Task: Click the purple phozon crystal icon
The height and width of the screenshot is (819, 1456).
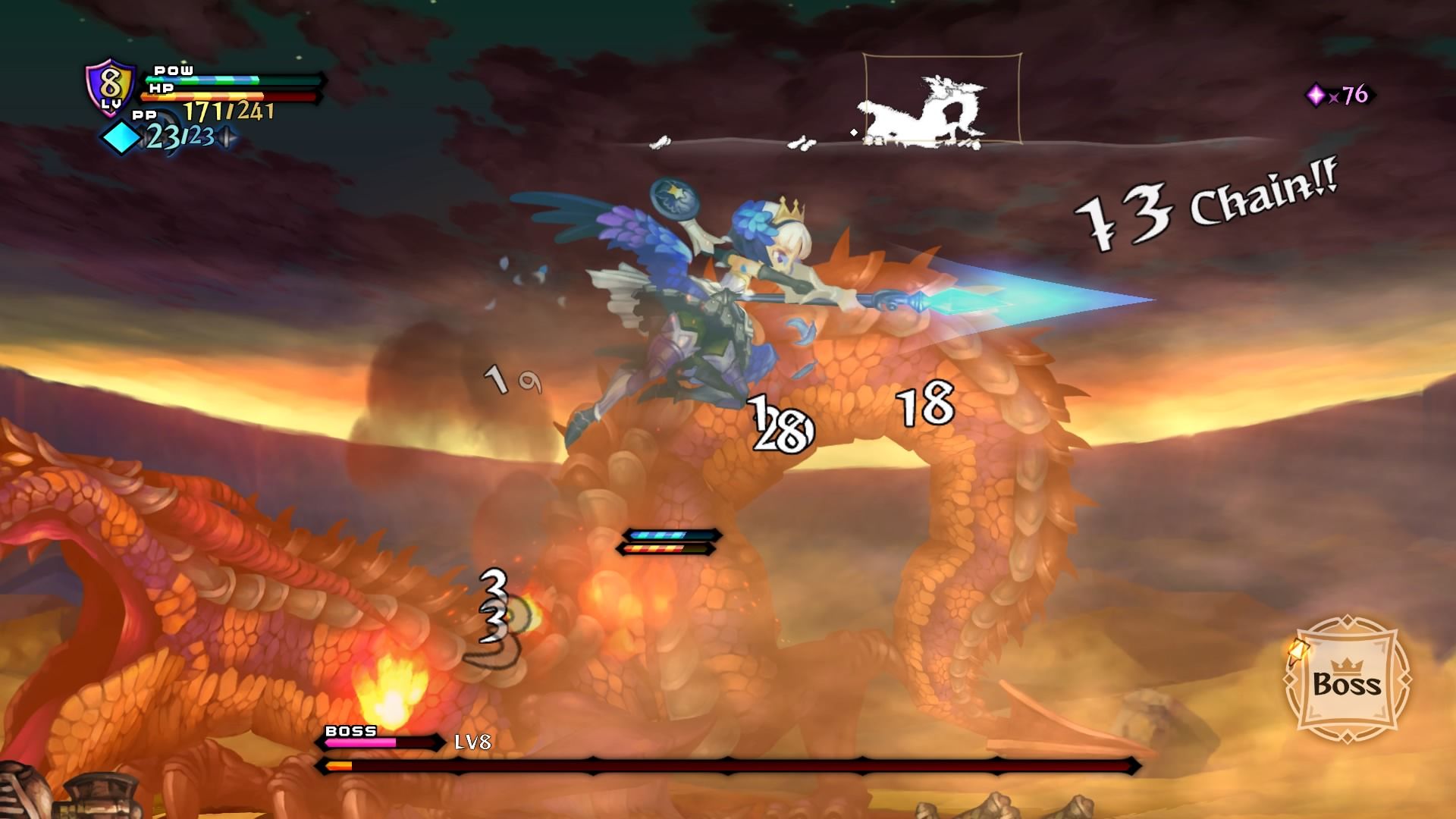Action: click(x=1316, y=95)
